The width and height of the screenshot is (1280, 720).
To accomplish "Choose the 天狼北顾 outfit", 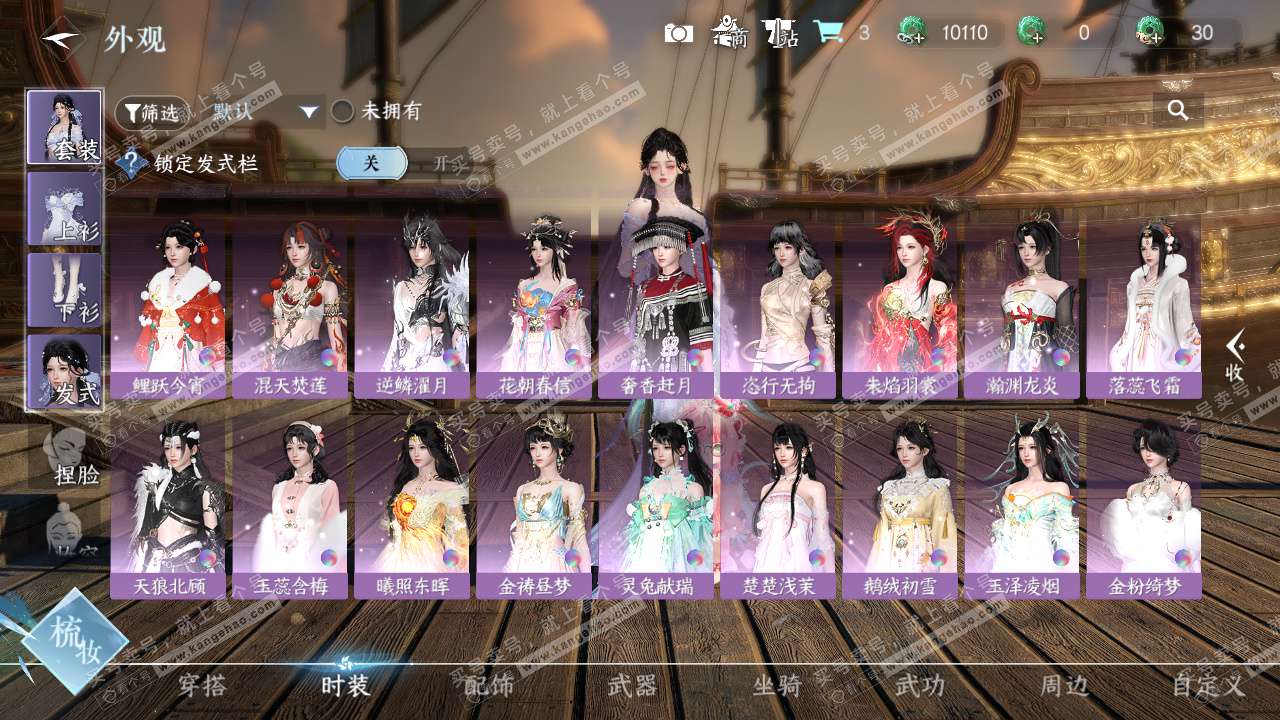I will click(x=168, y=508).
